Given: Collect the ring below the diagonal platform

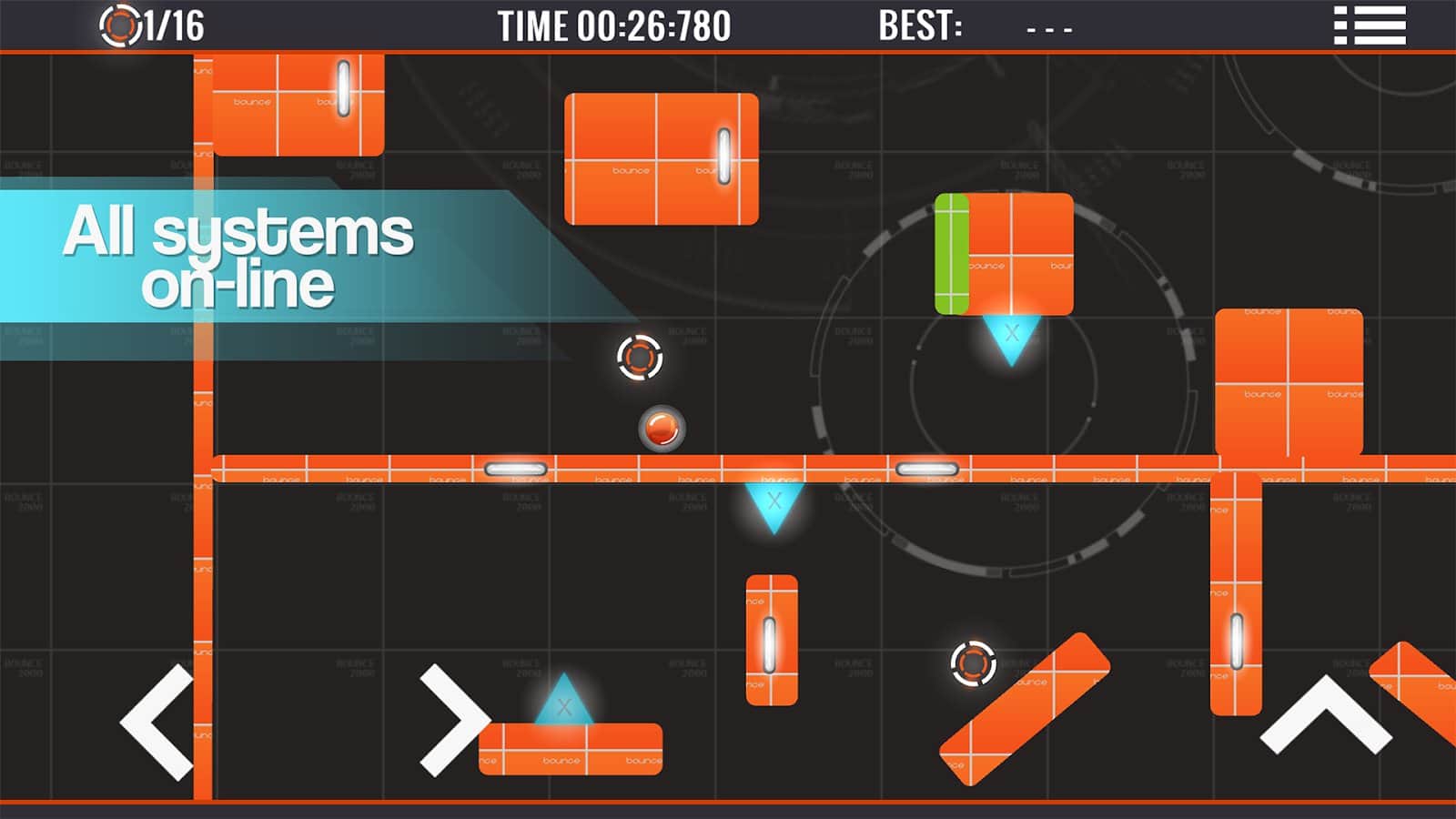Looking at the screenshot, I should point(972,664).
